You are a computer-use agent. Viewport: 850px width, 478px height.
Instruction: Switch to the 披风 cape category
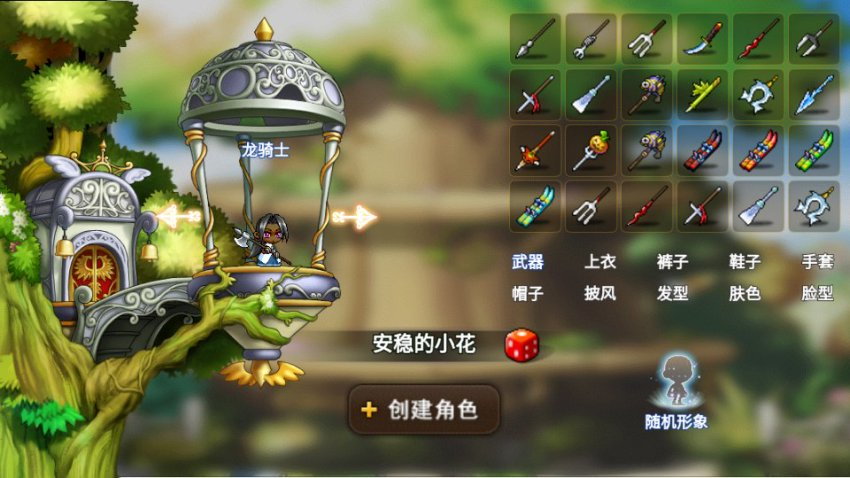pyautogui.click(x=601, y=294)
